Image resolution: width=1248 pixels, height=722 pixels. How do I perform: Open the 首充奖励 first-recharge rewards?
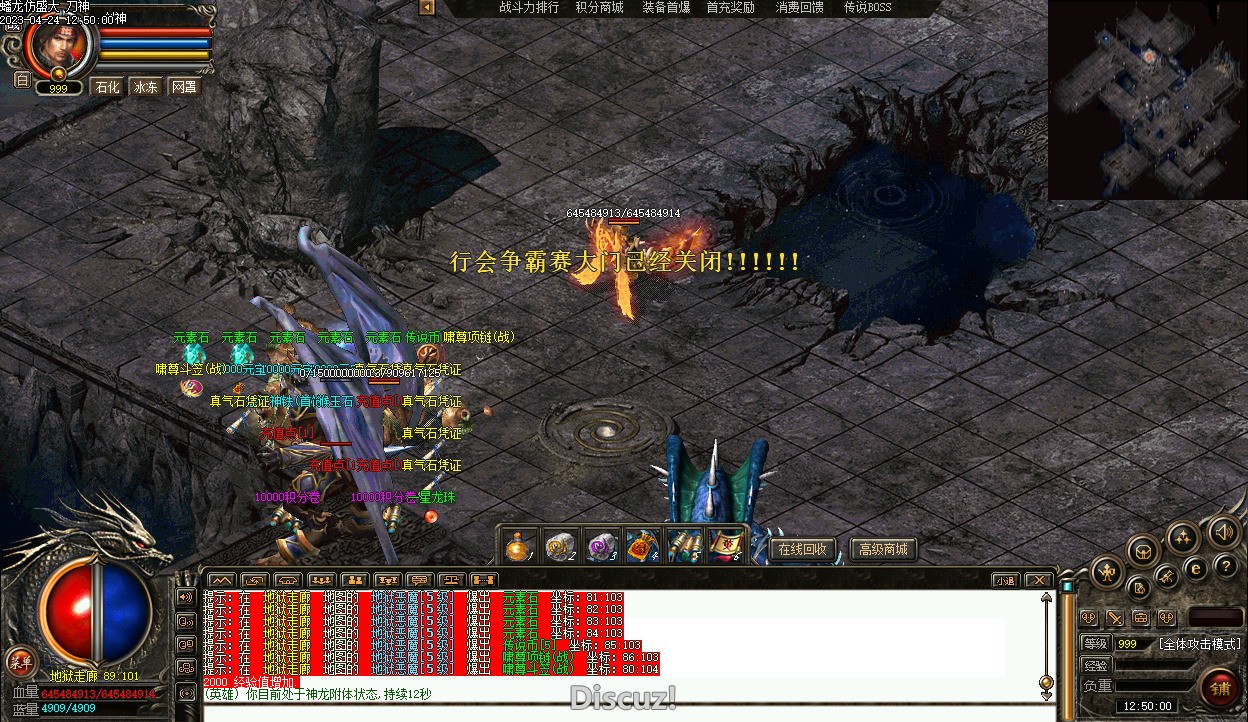pos(730,7)
